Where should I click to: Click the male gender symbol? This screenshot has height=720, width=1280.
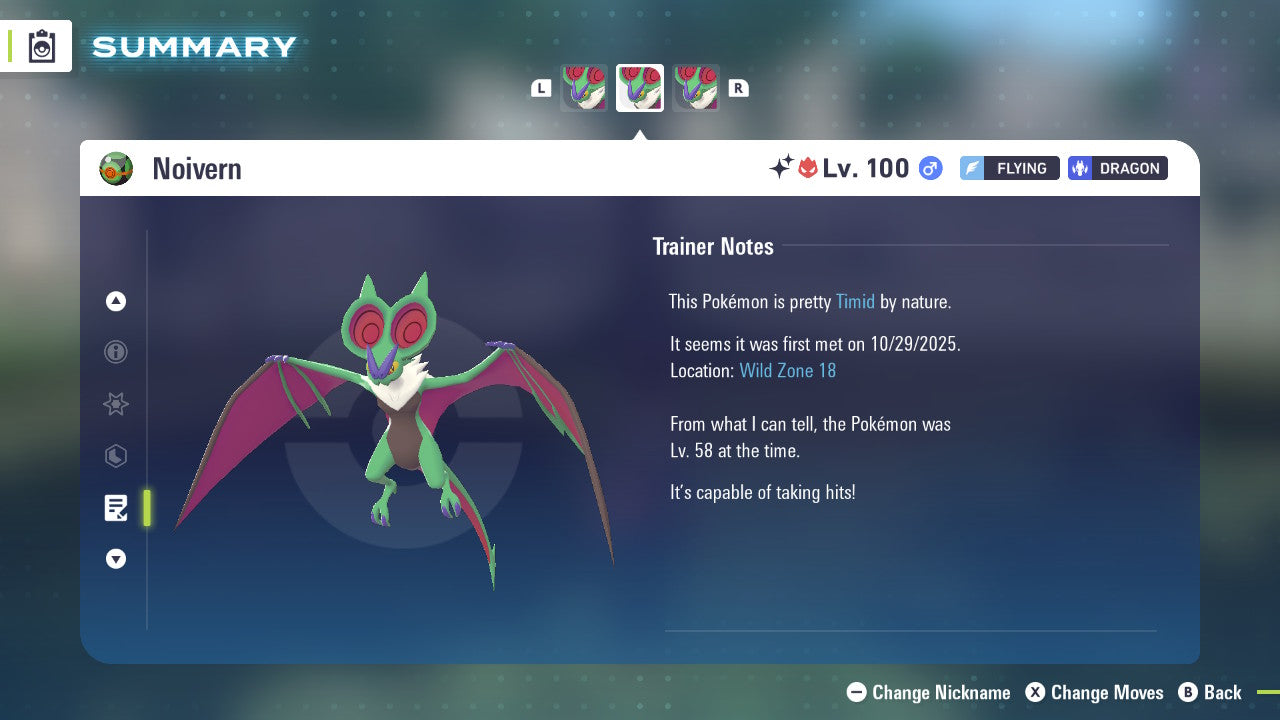pyautogui.click(x=929, y=168)
